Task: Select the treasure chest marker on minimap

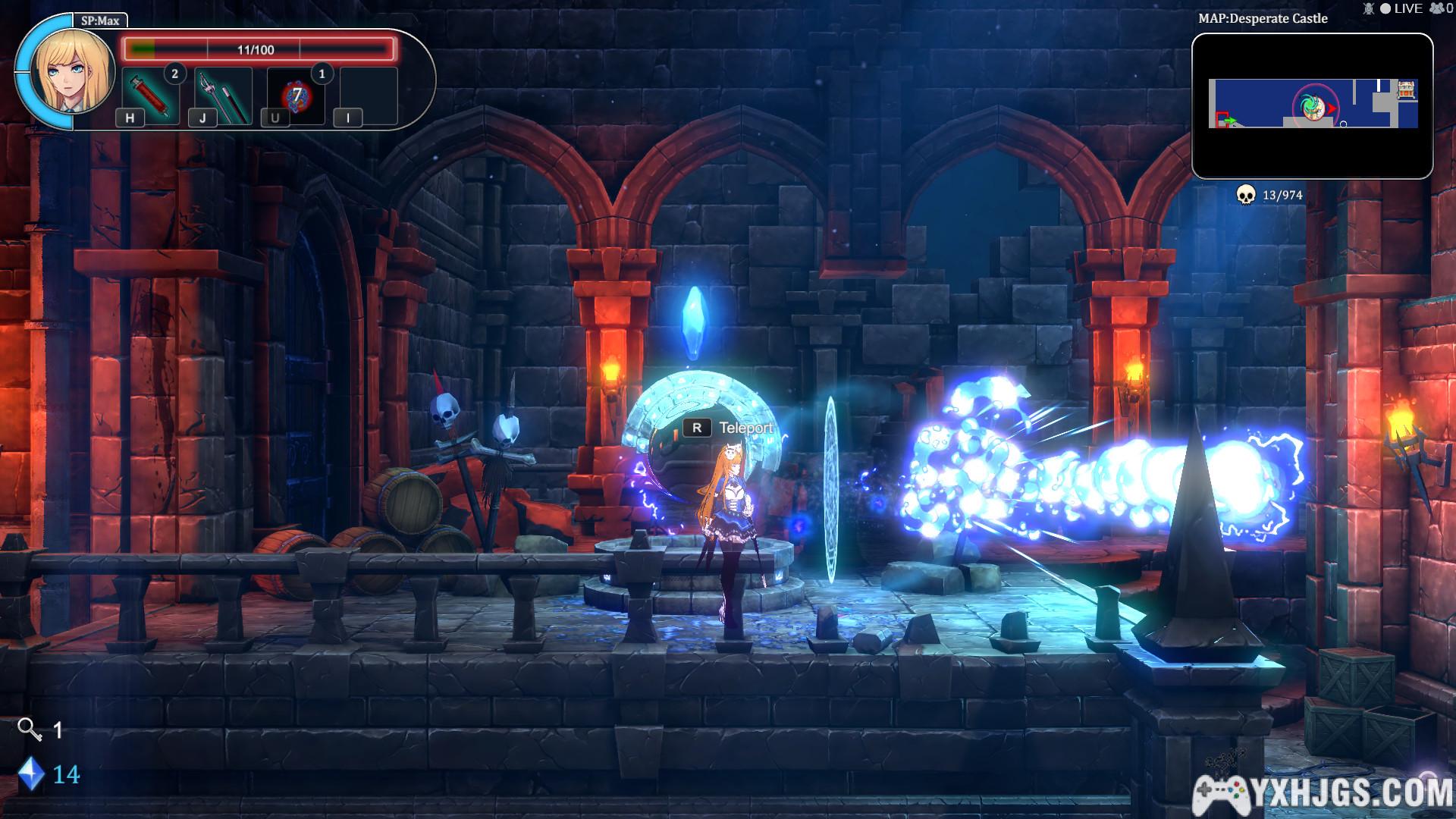Action: pyautogui.click(x=1407, y=90)
